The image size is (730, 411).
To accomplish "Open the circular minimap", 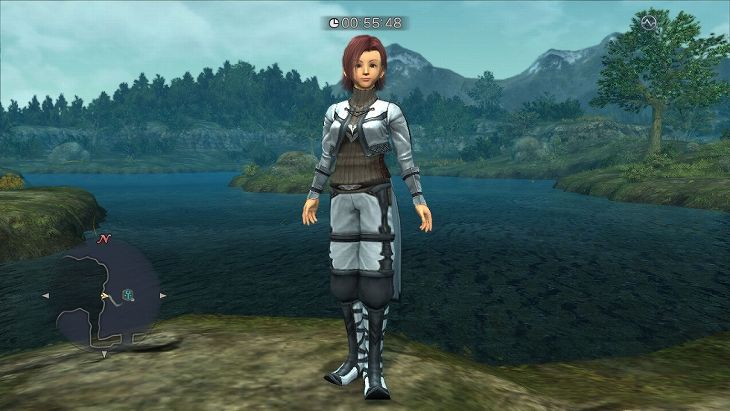I will point(103,296).
